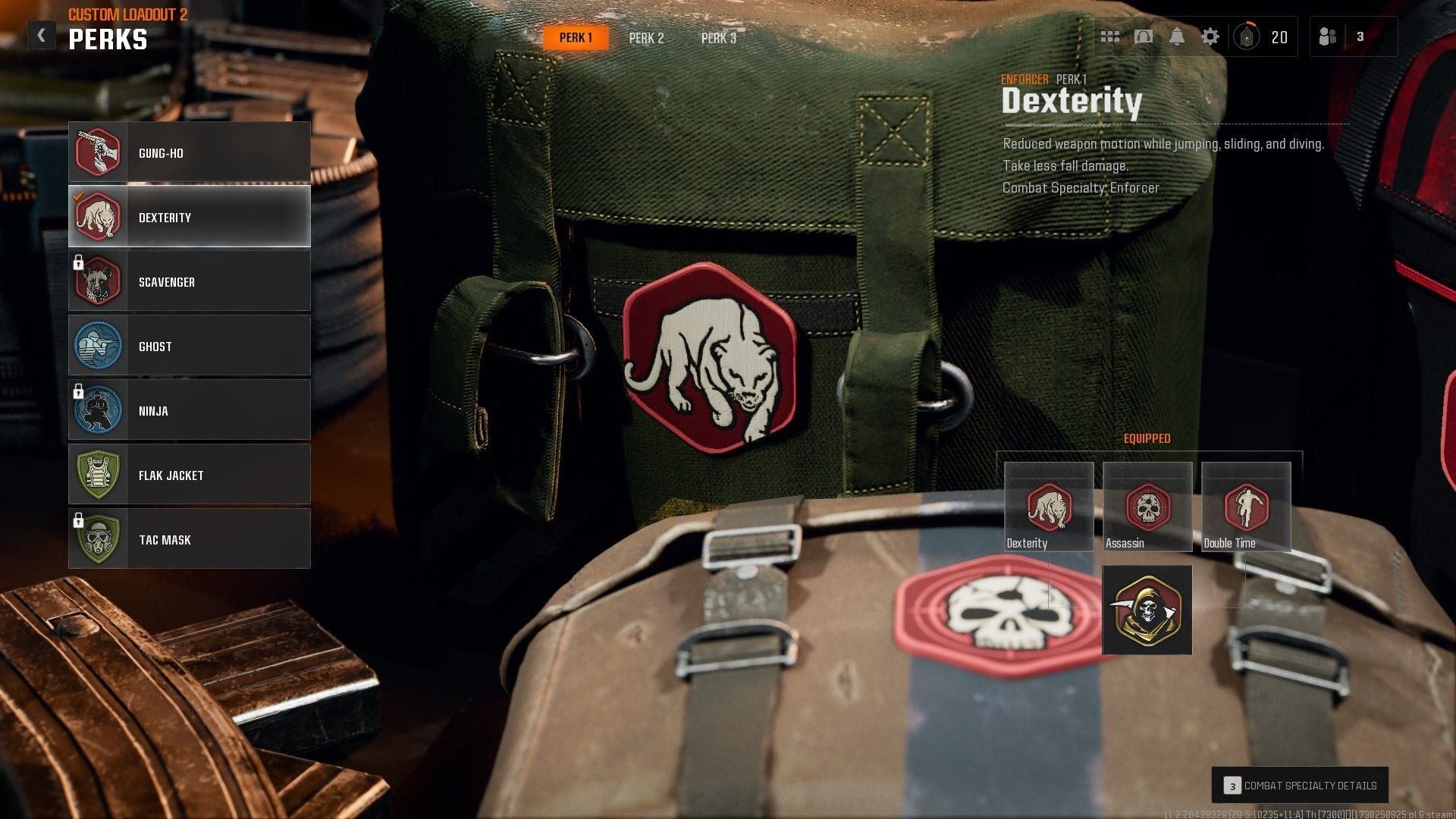Click the gold Enforcer reaper specialty icon
This screenshot has height=819, width=1456.
(x=1147, y=609)
